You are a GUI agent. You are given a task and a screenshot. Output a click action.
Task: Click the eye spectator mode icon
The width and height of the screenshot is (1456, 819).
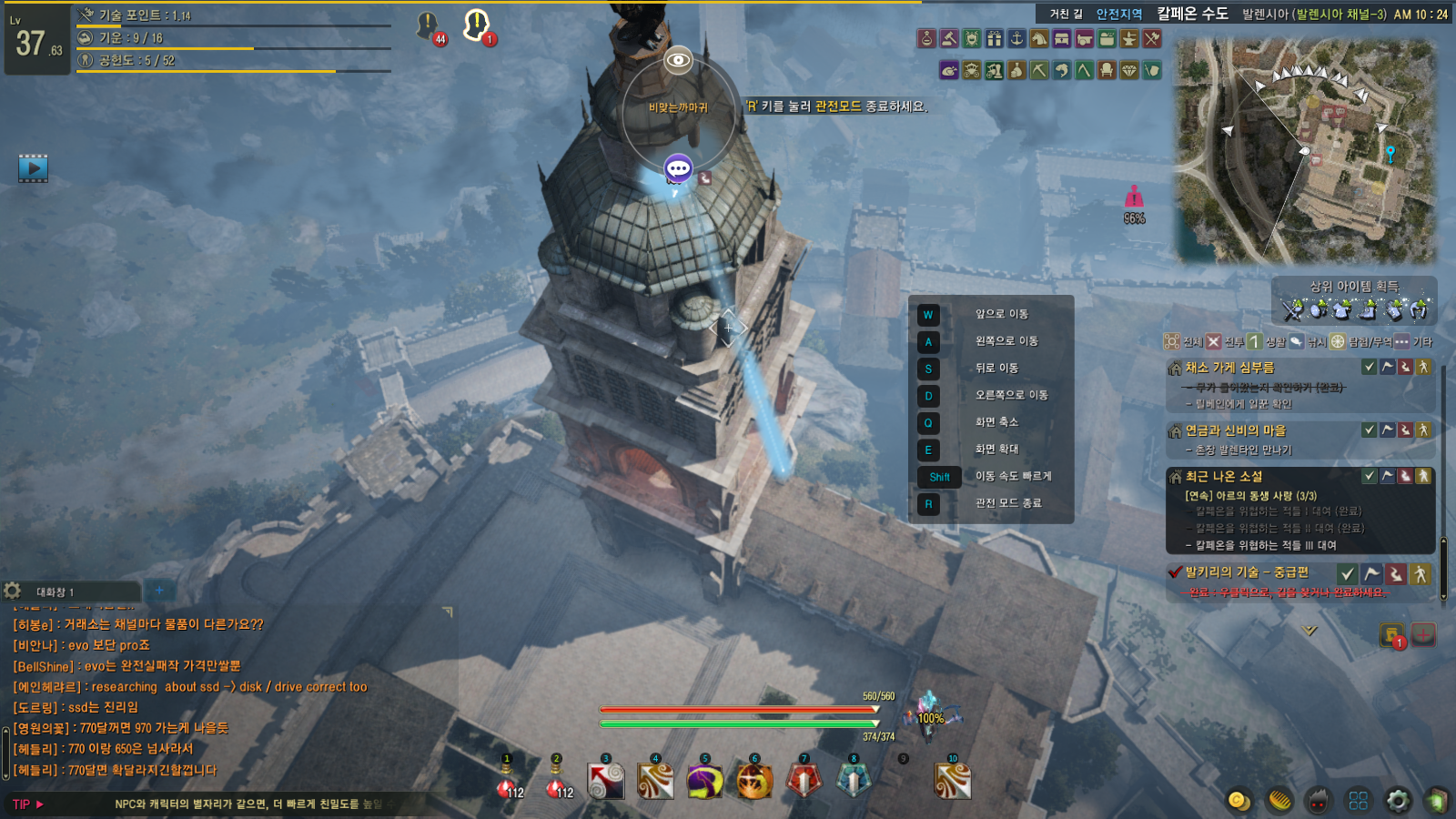(678, 60)
